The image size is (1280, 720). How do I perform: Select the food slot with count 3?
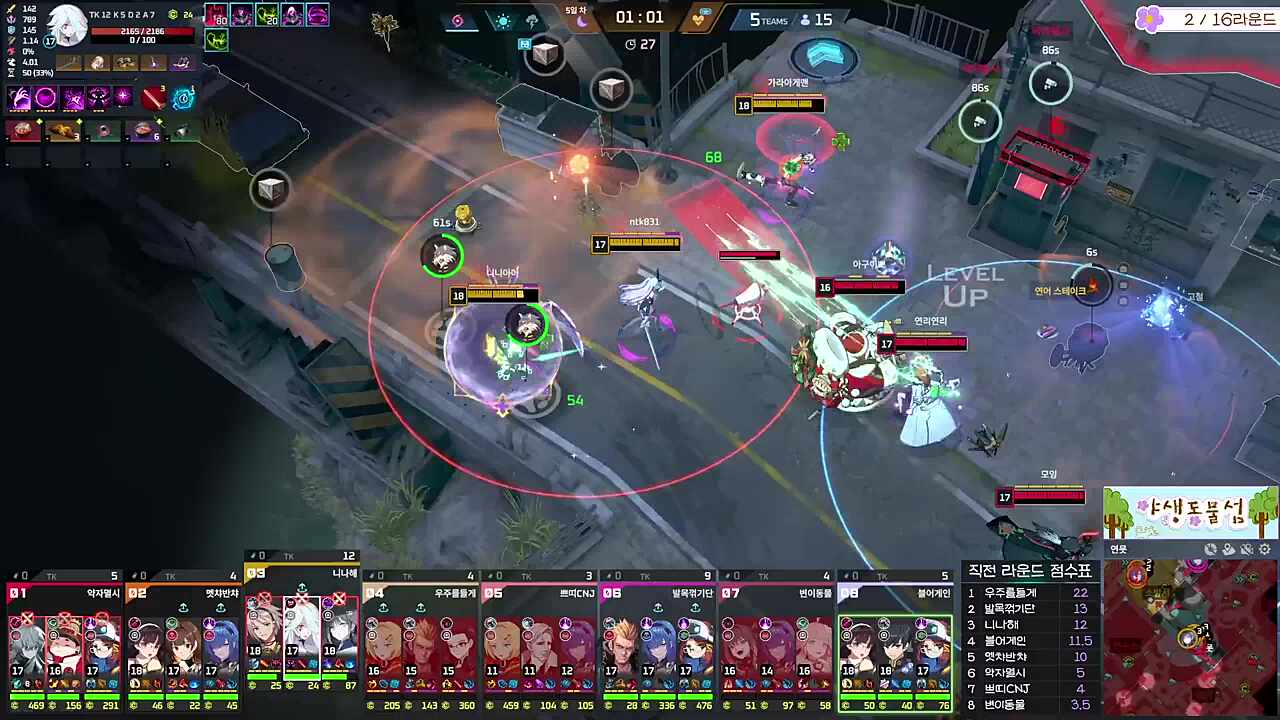click(63, 131)
